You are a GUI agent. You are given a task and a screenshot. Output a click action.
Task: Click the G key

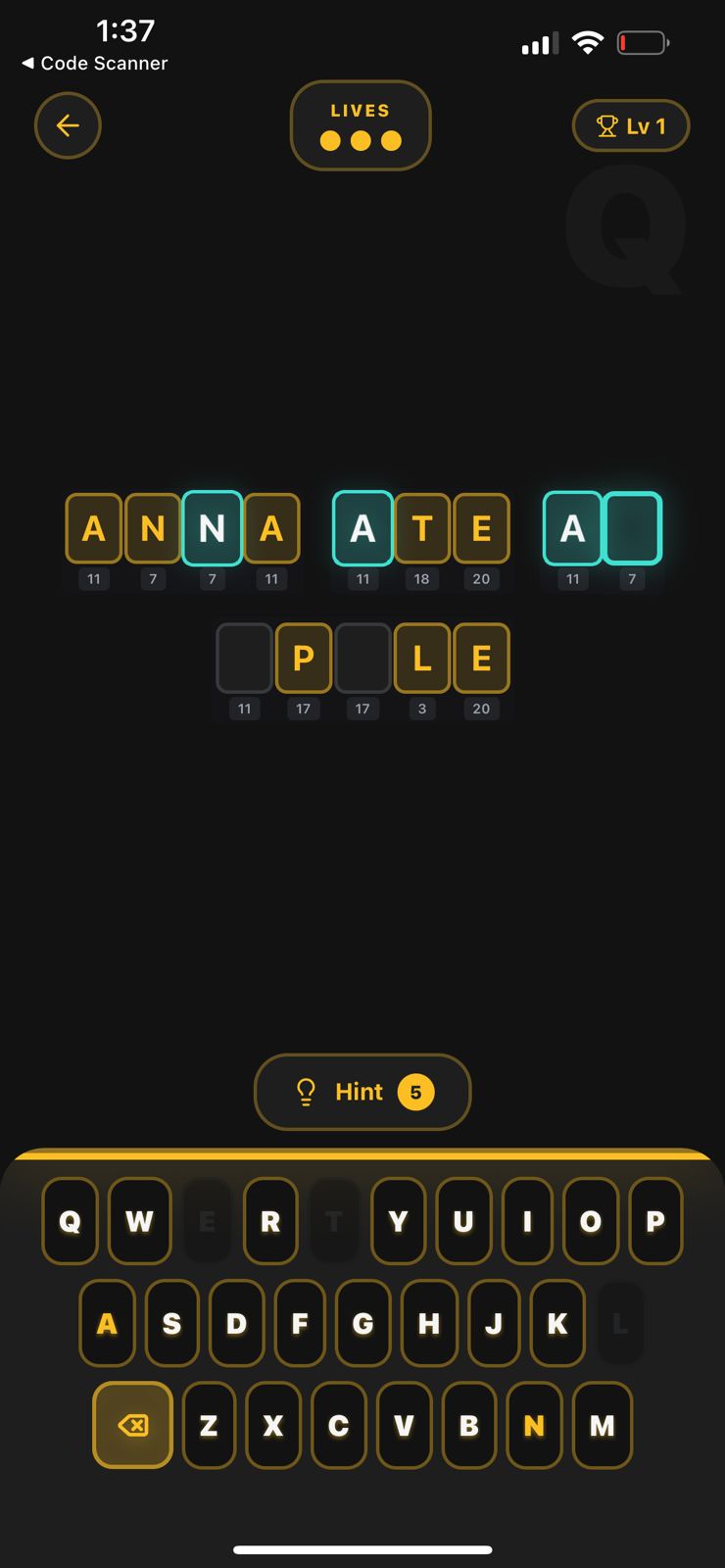tap(362, 1324)
